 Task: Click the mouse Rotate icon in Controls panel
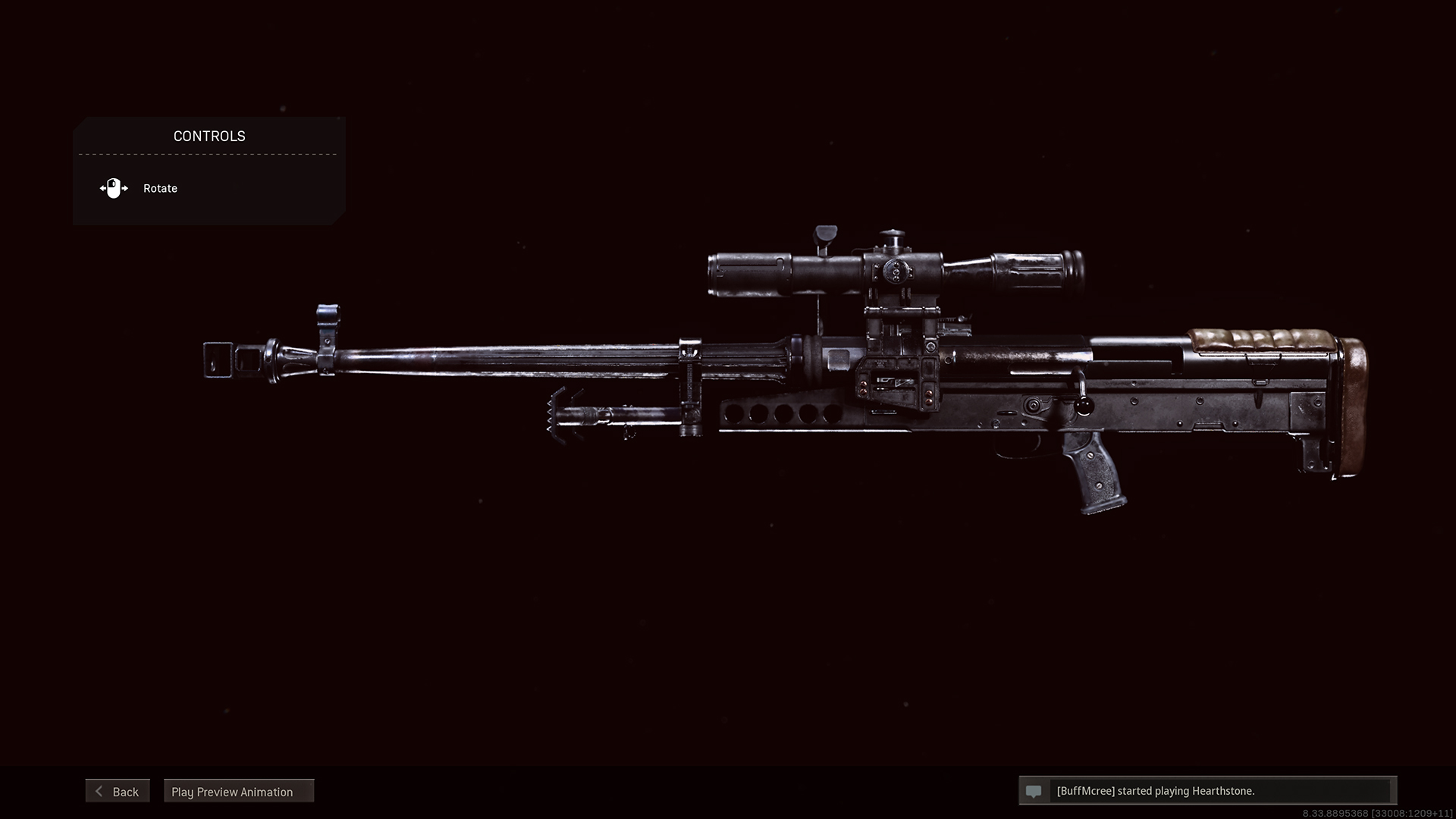[x=114, y=188]
